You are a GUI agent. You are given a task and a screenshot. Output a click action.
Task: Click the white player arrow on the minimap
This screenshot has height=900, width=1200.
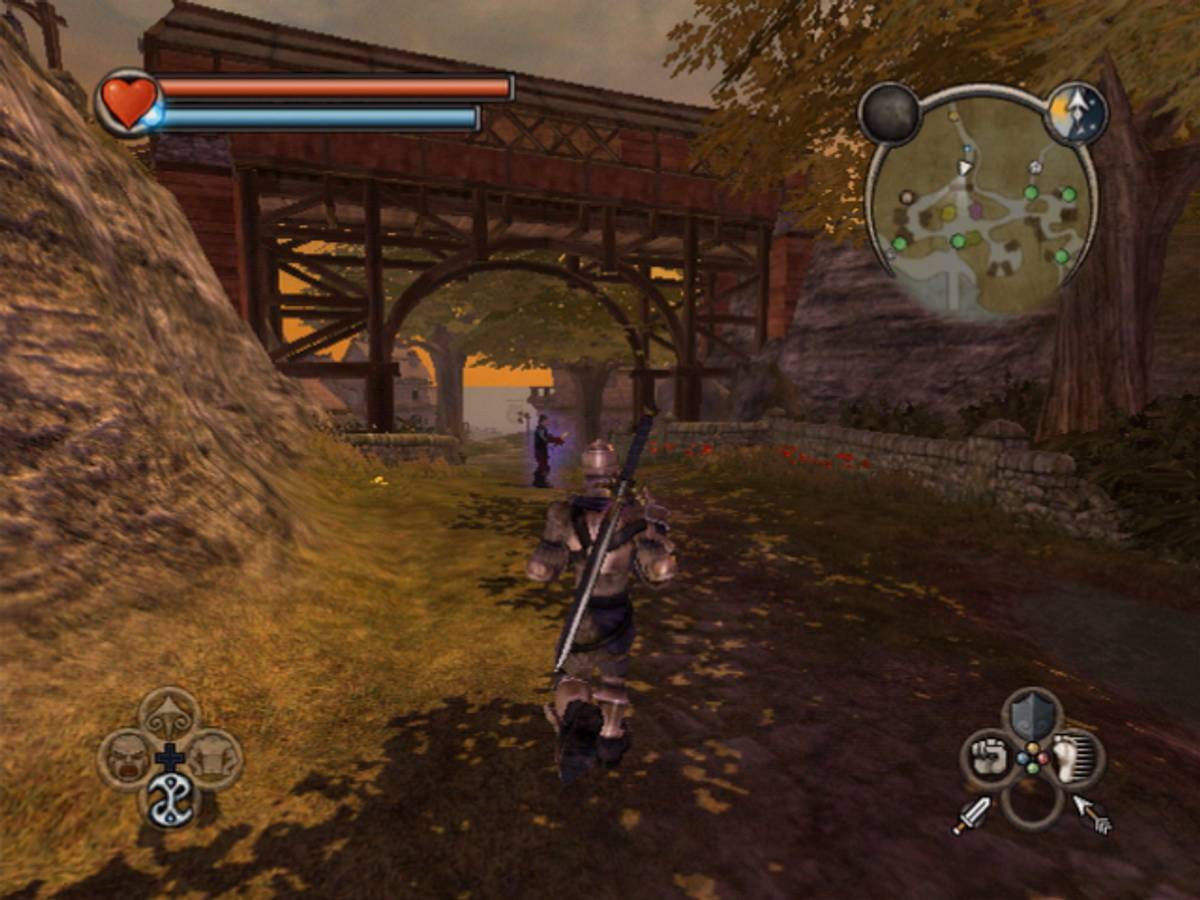[964, 167]
